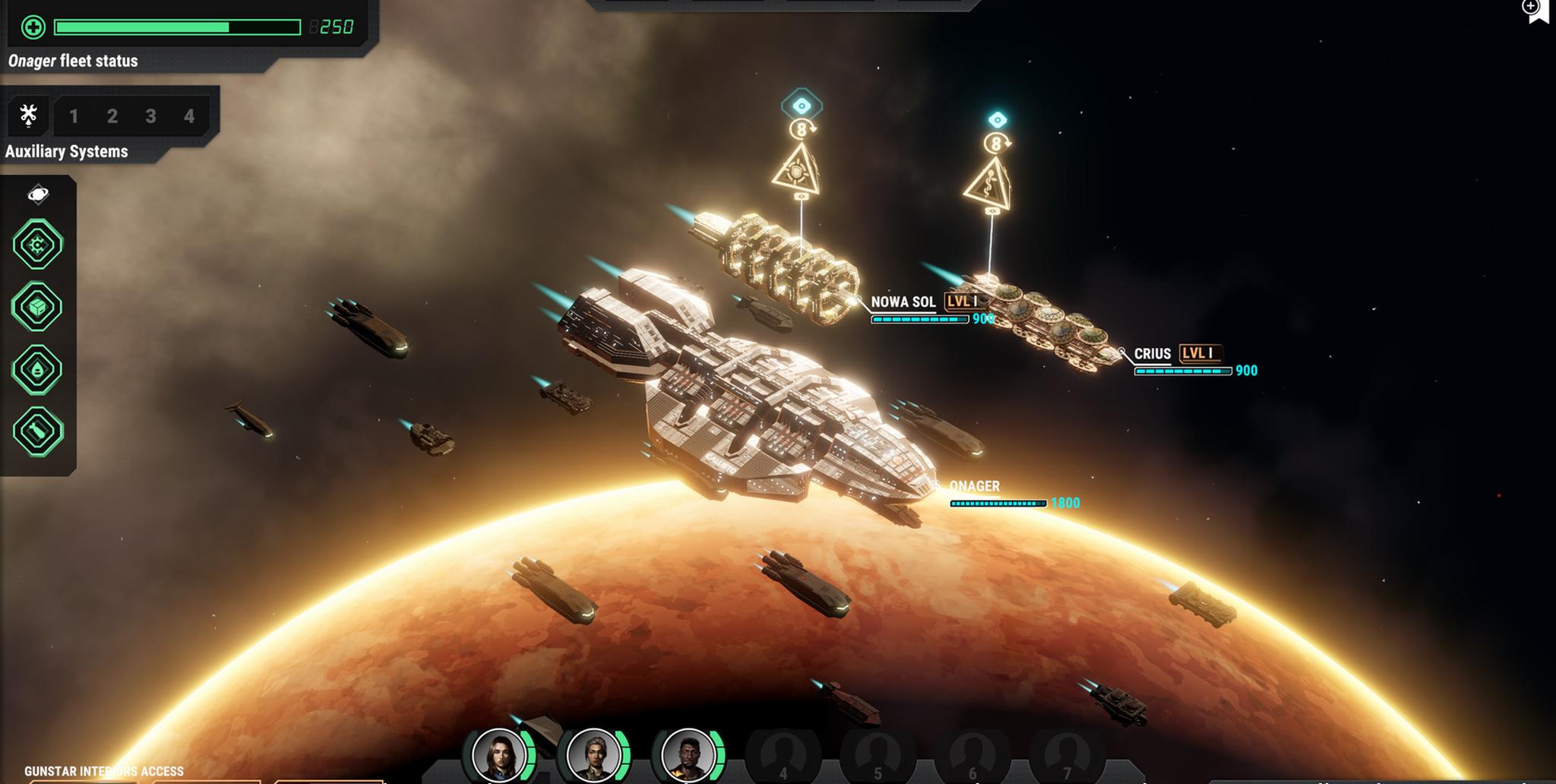The height and width of the screenshot is (784, 1556).
Task: Click the green plus fleet status icon
Action: pyautogui.click(x=33, y=28)
